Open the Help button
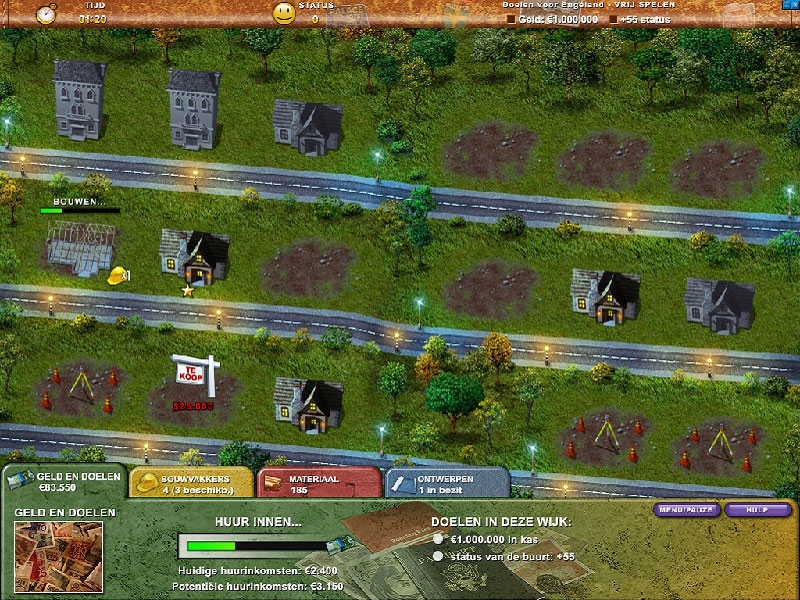 pos(757,510)
